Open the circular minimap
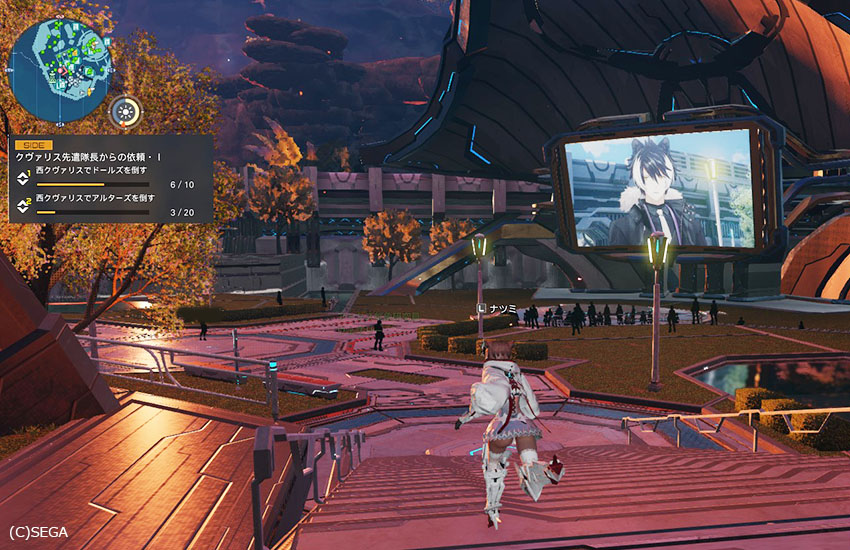Screen dimensions: 850x550 tap(59, 68)
